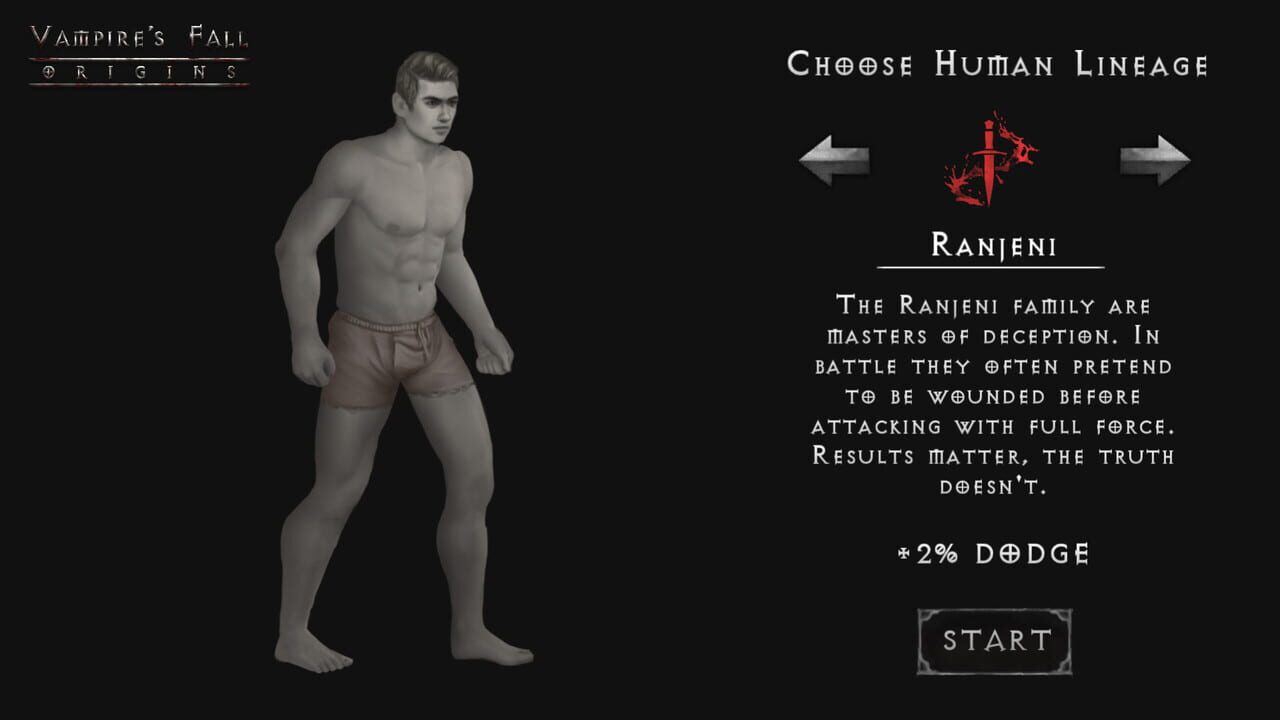Select the Ranjeni lineage emblem to confirm choice

point(990,155)
